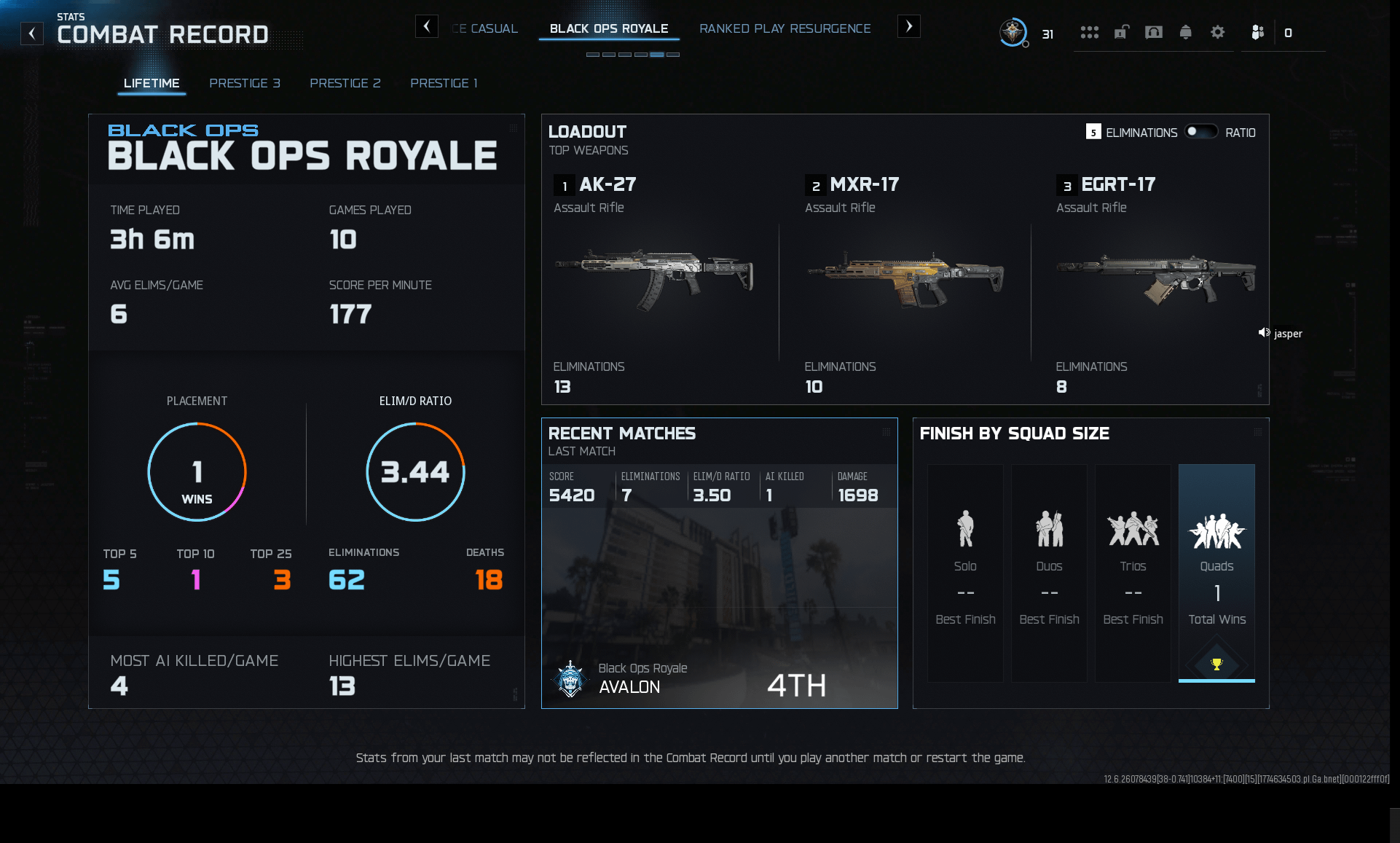
Task: View Prestige 1 stats
Action: click(444, 83)
